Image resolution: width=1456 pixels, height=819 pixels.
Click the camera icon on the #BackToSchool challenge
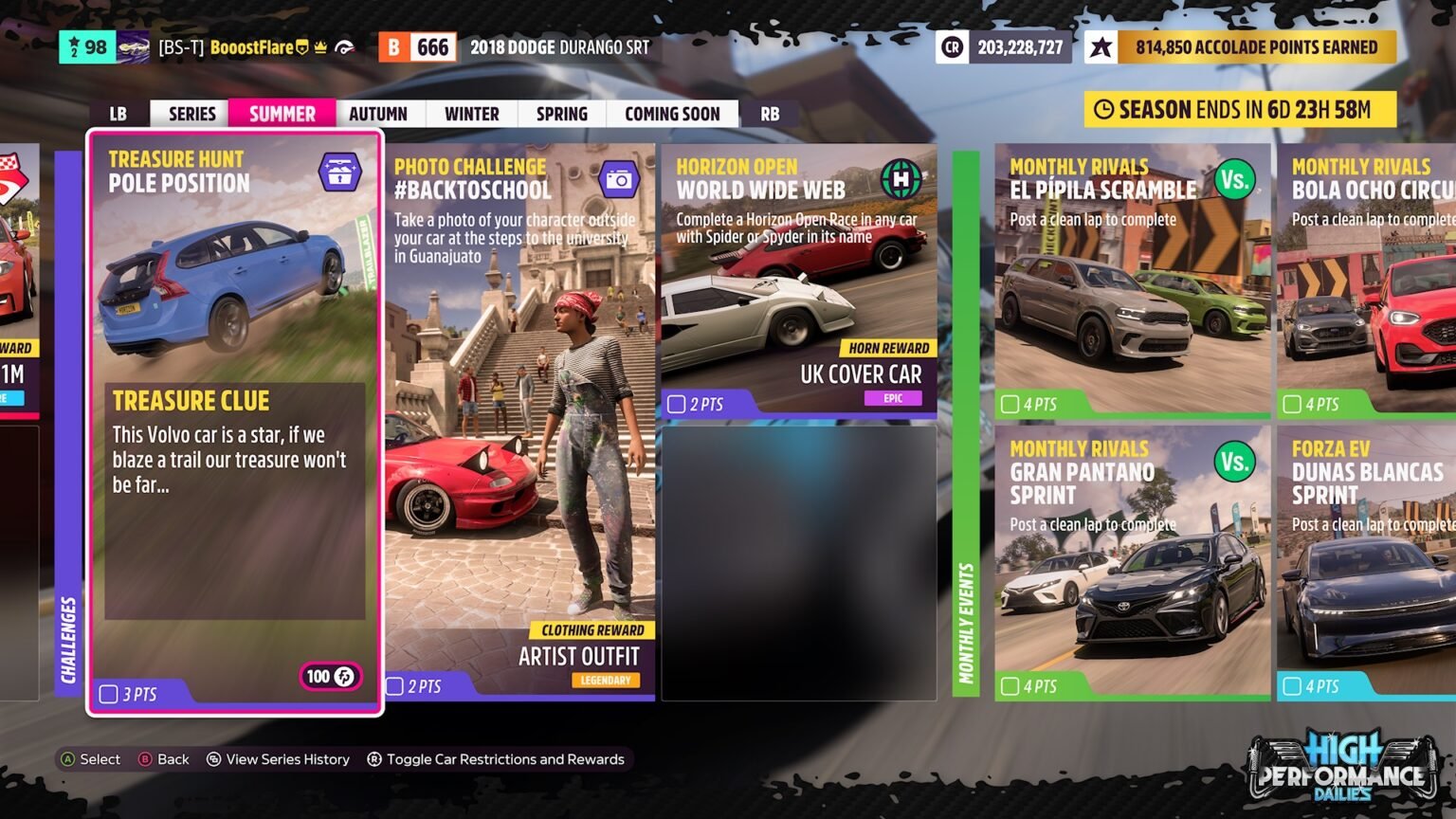click(620, 178)
